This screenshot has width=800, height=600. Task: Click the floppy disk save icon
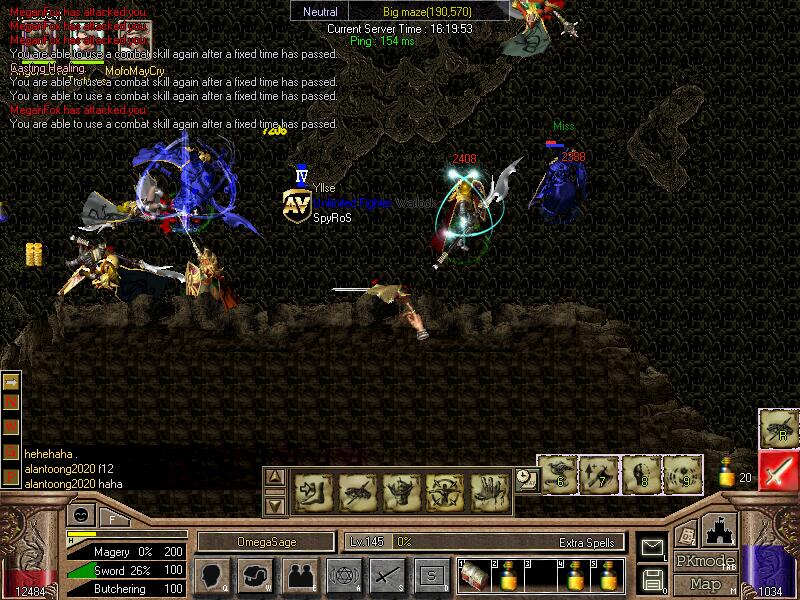653,578
